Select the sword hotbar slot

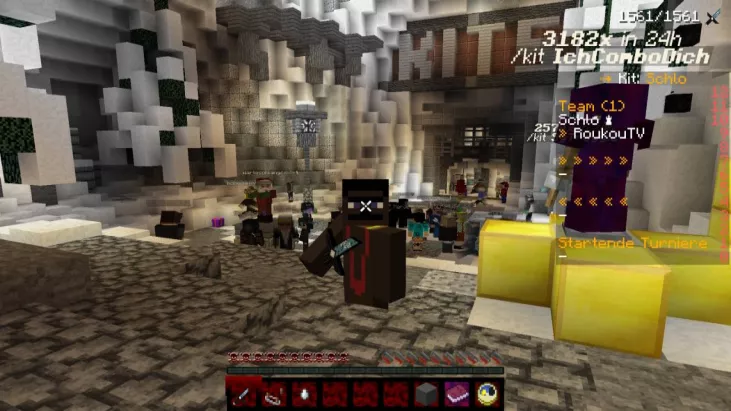pos(242,394)
